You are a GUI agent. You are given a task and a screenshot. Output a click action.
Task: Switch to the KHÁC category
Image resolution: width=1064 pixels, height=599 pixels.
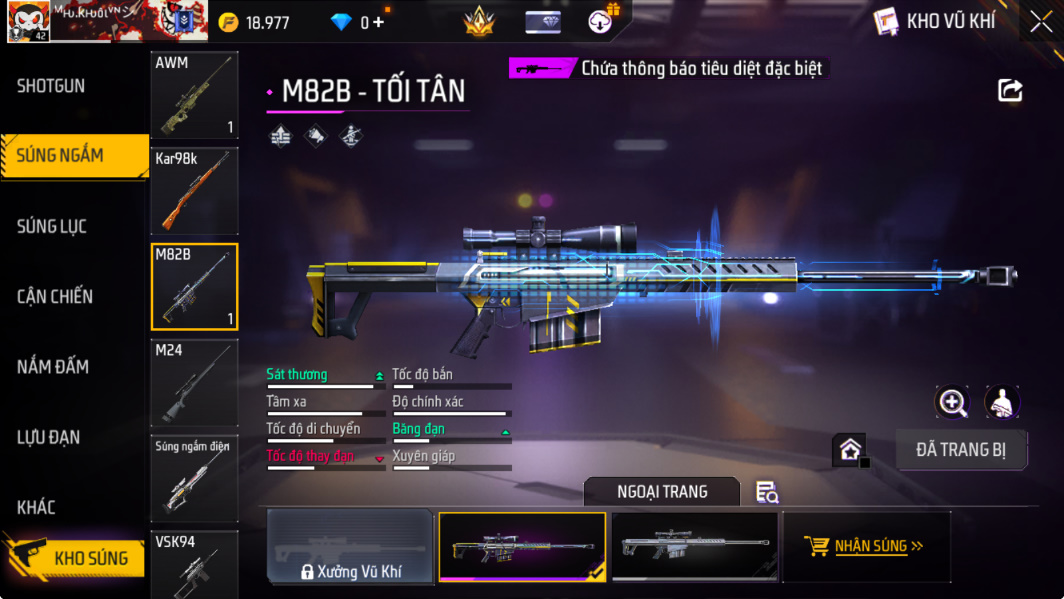[x=36, y=507]
